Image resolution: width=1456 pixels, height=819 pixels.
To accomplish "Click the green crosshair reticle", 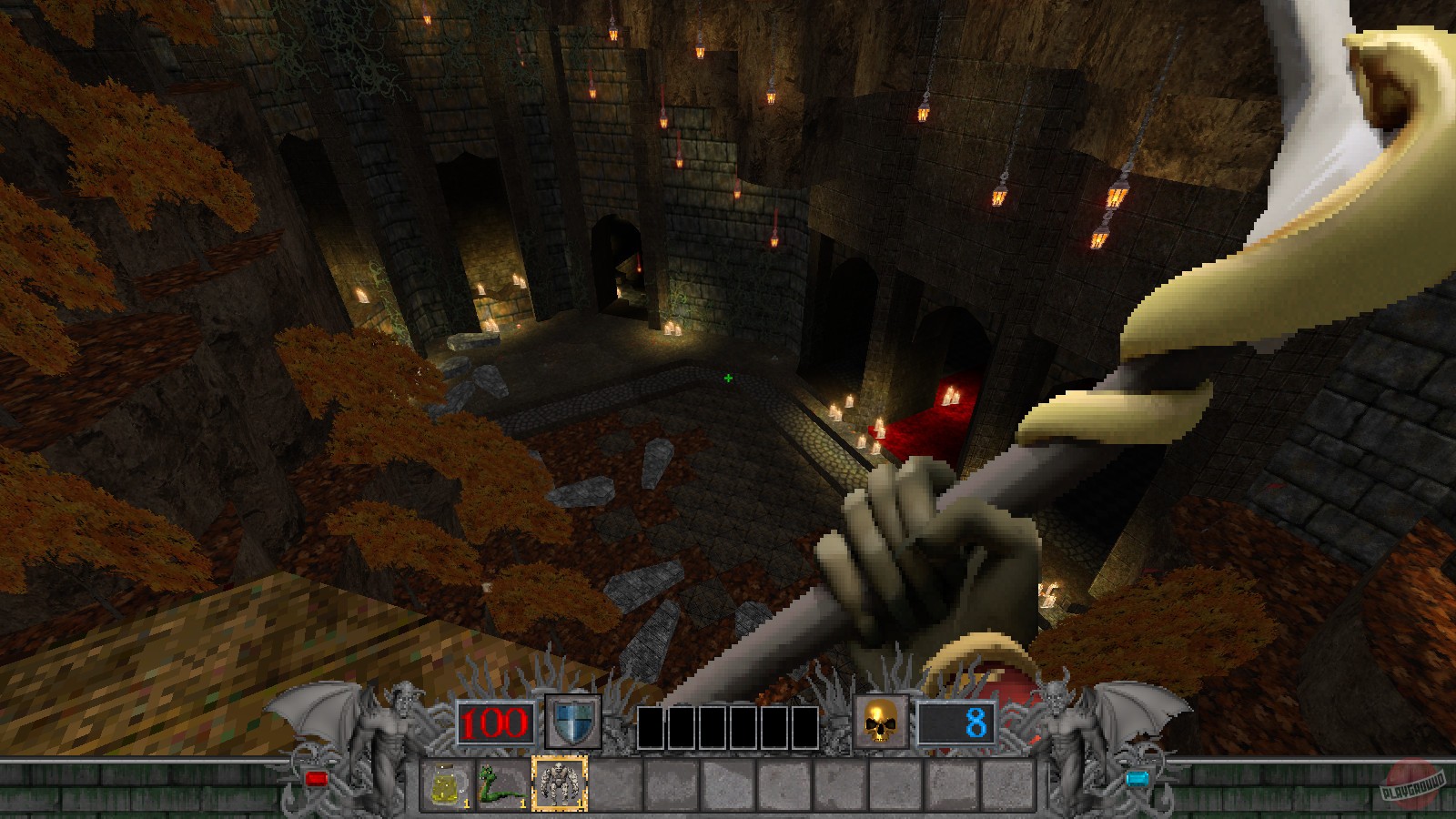I will (x=727, y=377).
